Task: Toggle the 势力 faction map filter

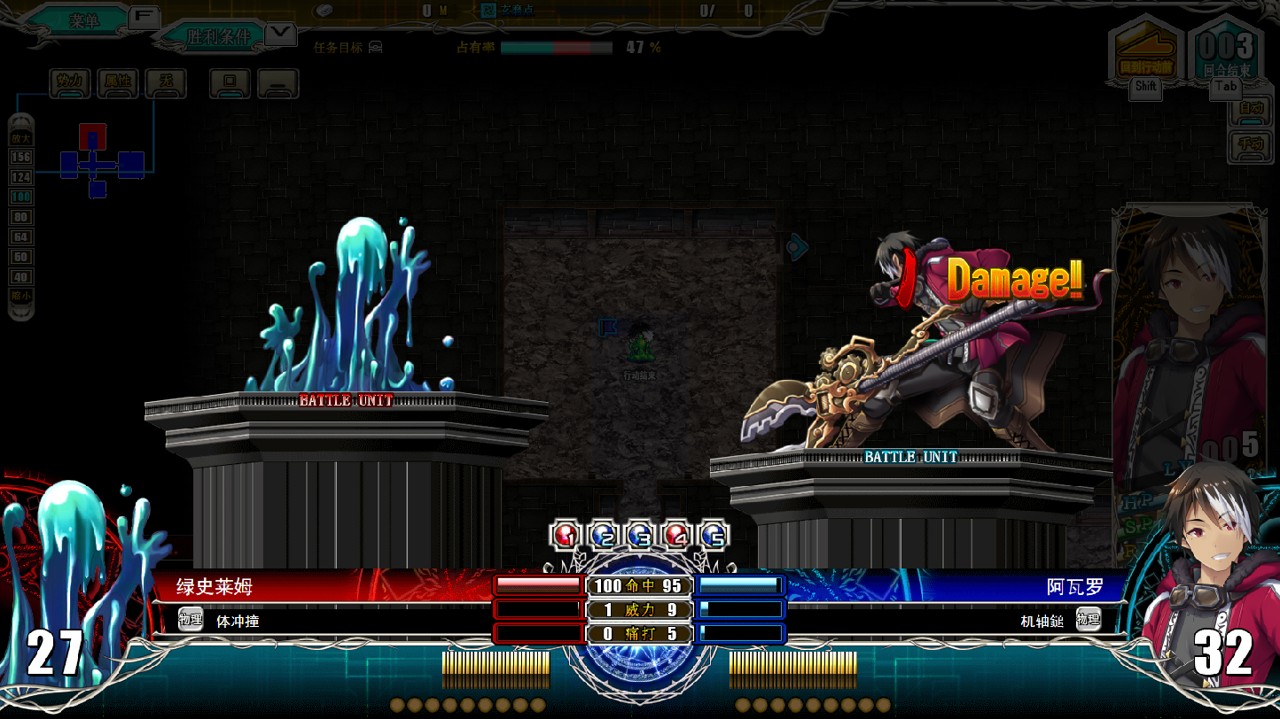Action: click(x=70, y=82)
